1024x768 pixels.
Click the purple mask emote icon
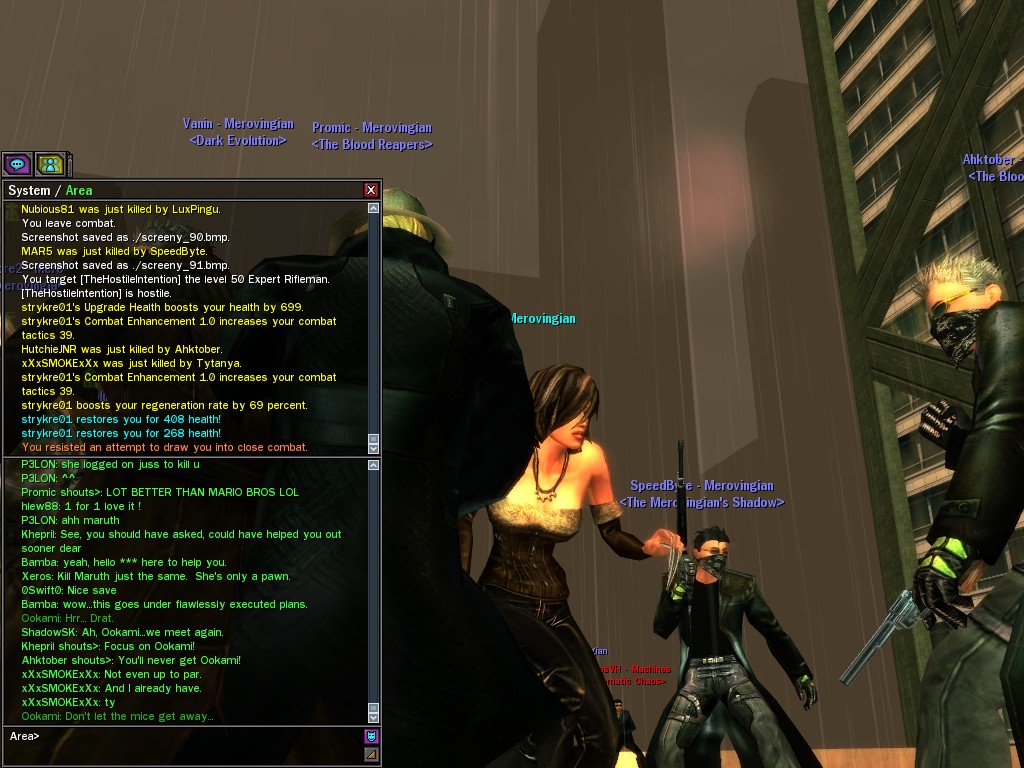(371, 737)
